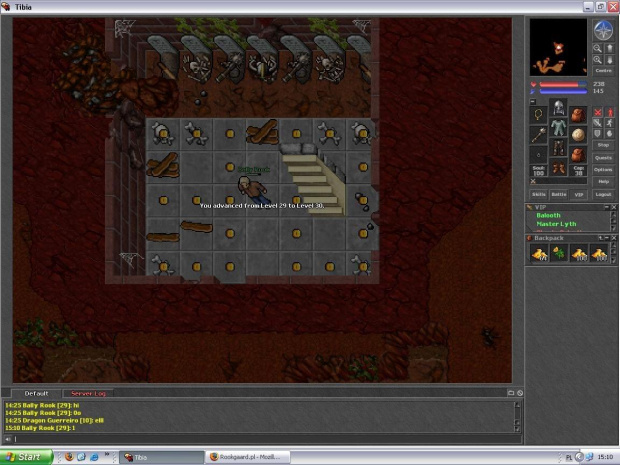Open the Skills window
Image resolution: width=620 pixels, height=465 pixels.
539,194
